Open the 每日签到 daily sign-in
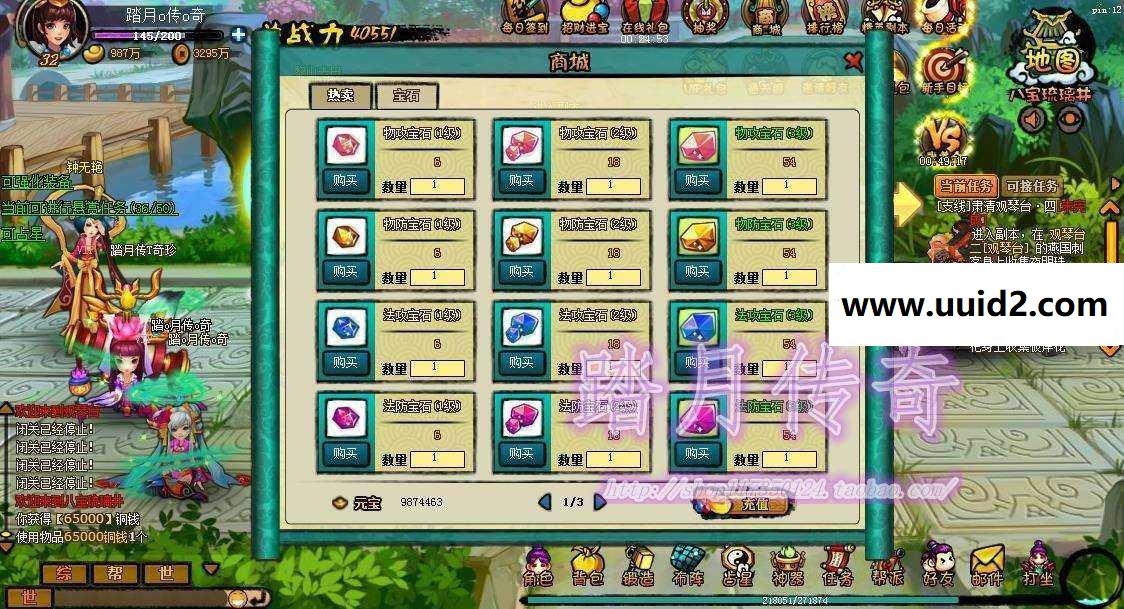 point(524,17)
